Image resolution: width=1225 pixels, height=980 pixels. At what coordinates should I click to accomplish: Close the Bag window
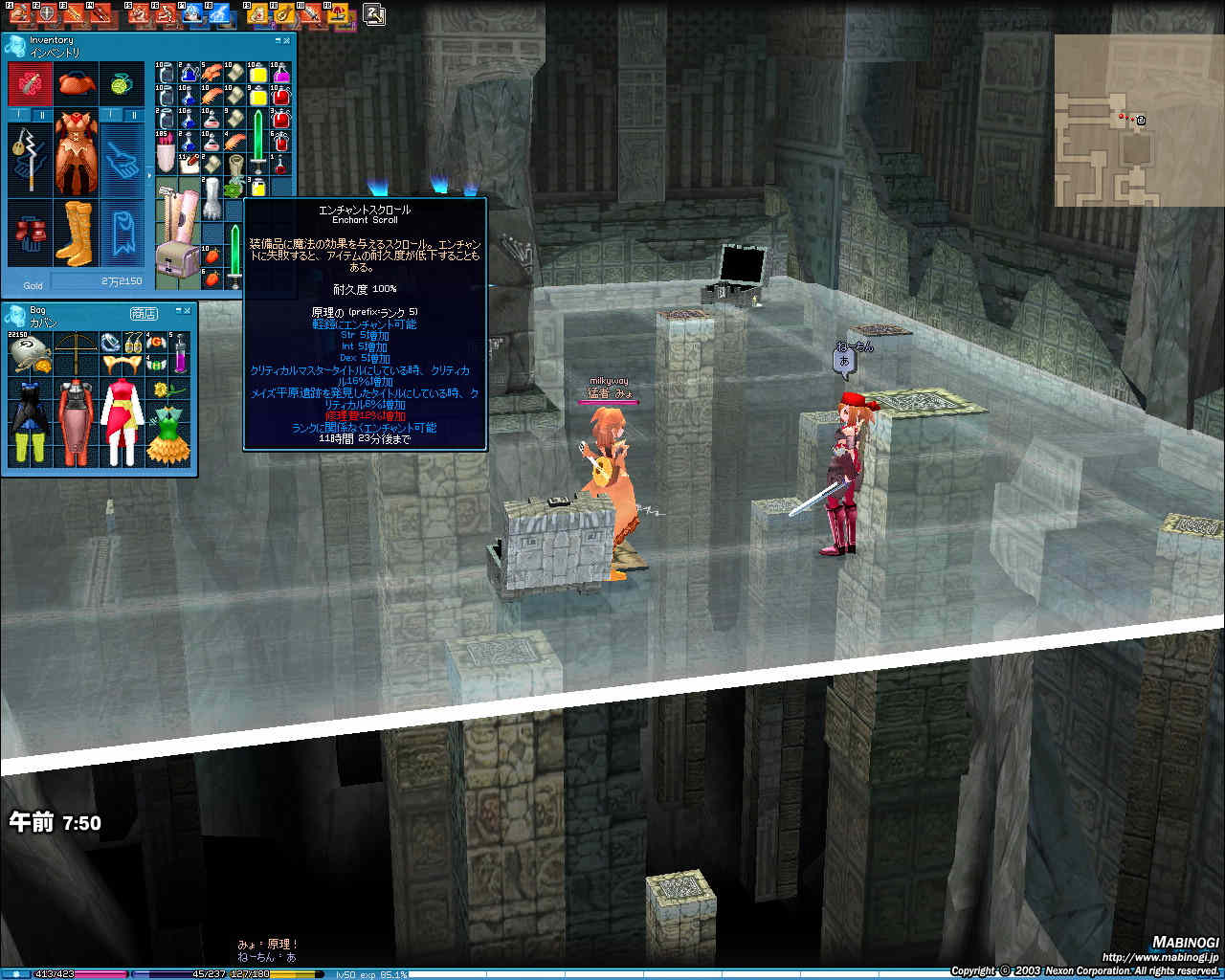(188, 312)
